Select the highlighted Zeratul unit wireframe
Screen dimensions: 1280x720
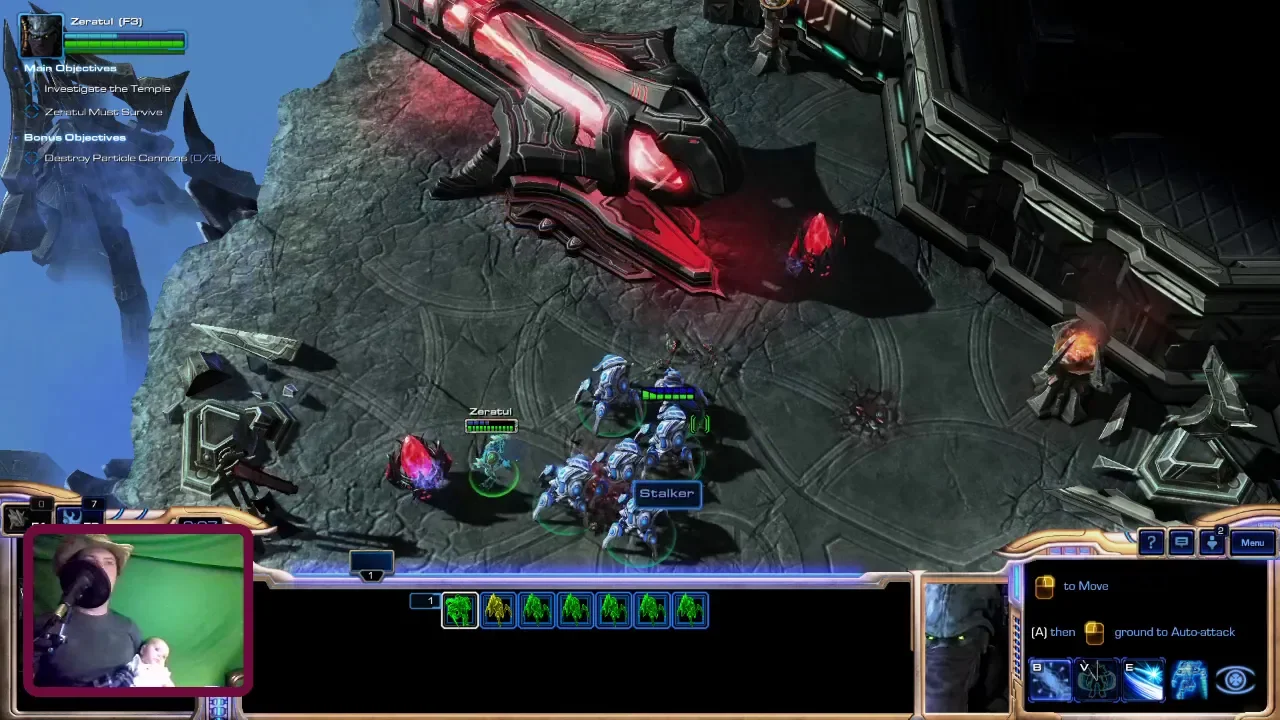pos(460,610)
